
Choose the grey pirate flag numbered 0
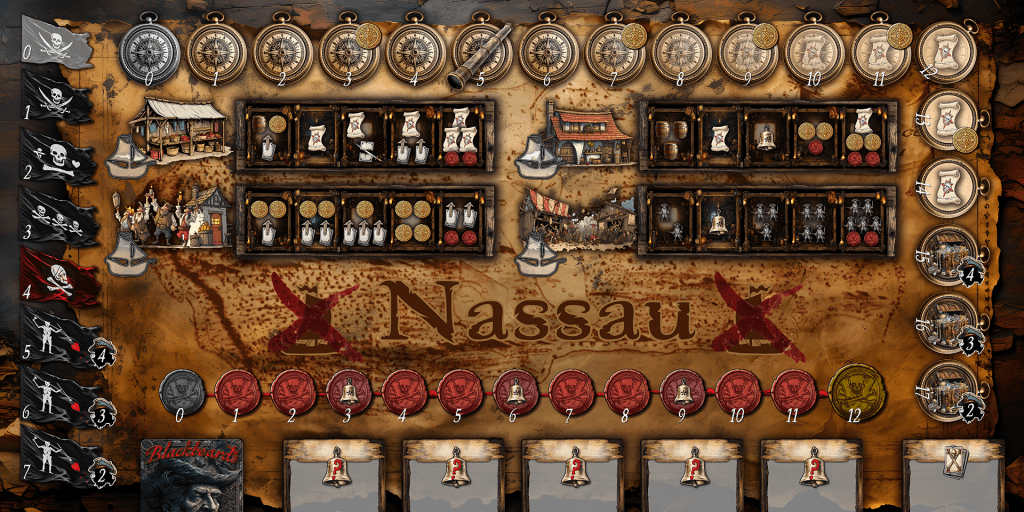click(x=56, y=42)
